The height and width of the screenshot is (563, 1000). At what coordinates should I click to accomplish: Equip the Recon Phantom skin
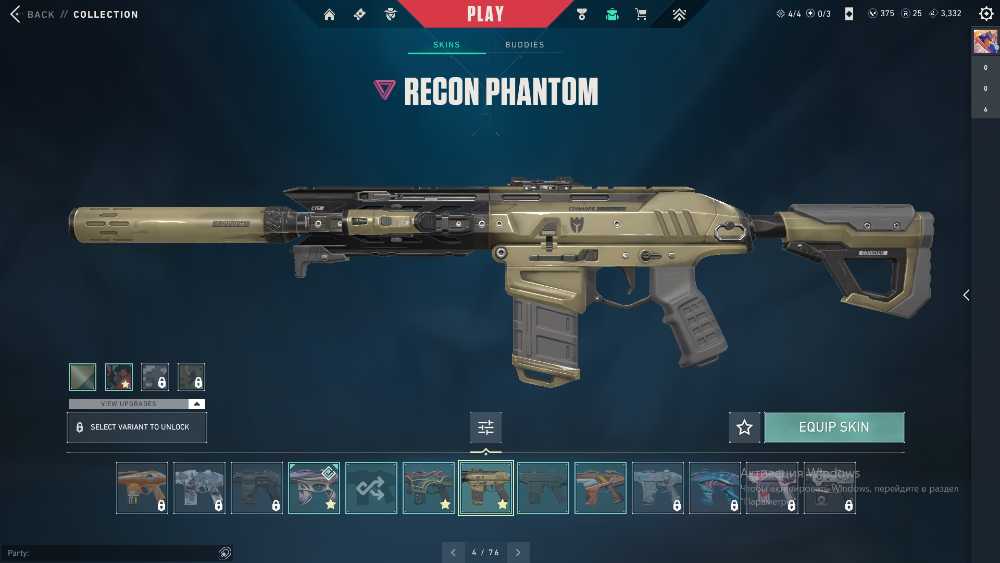[x=834, y=427]
